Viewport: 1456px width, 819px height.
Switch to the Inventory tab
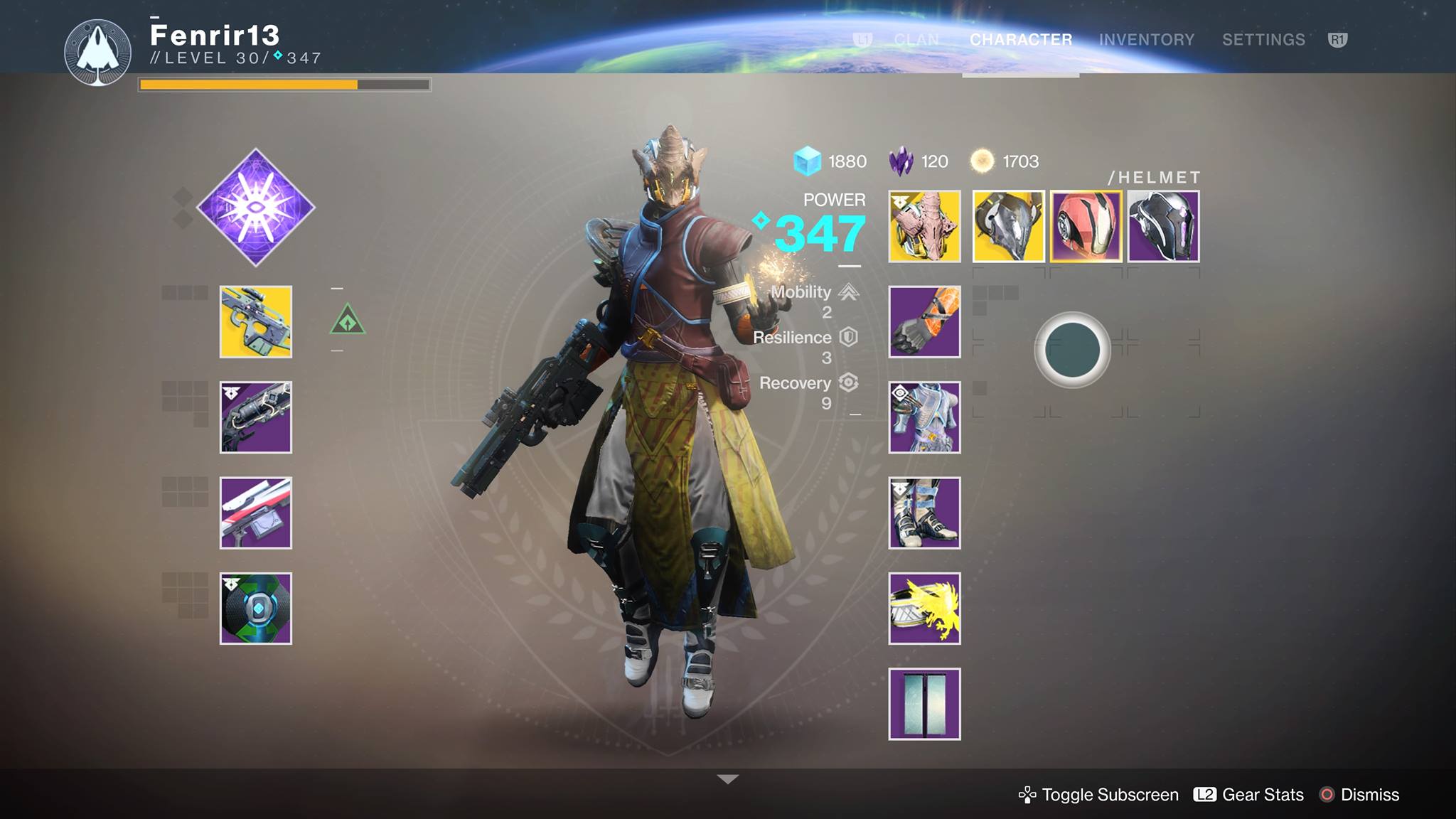pos(1145,40)
